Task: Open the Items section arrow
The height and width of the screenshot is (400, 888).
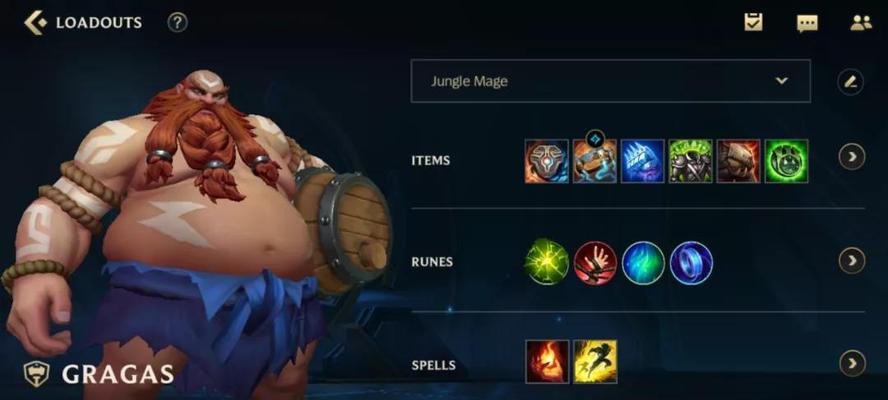Action: pyautogui.click(x=851, y=157)
